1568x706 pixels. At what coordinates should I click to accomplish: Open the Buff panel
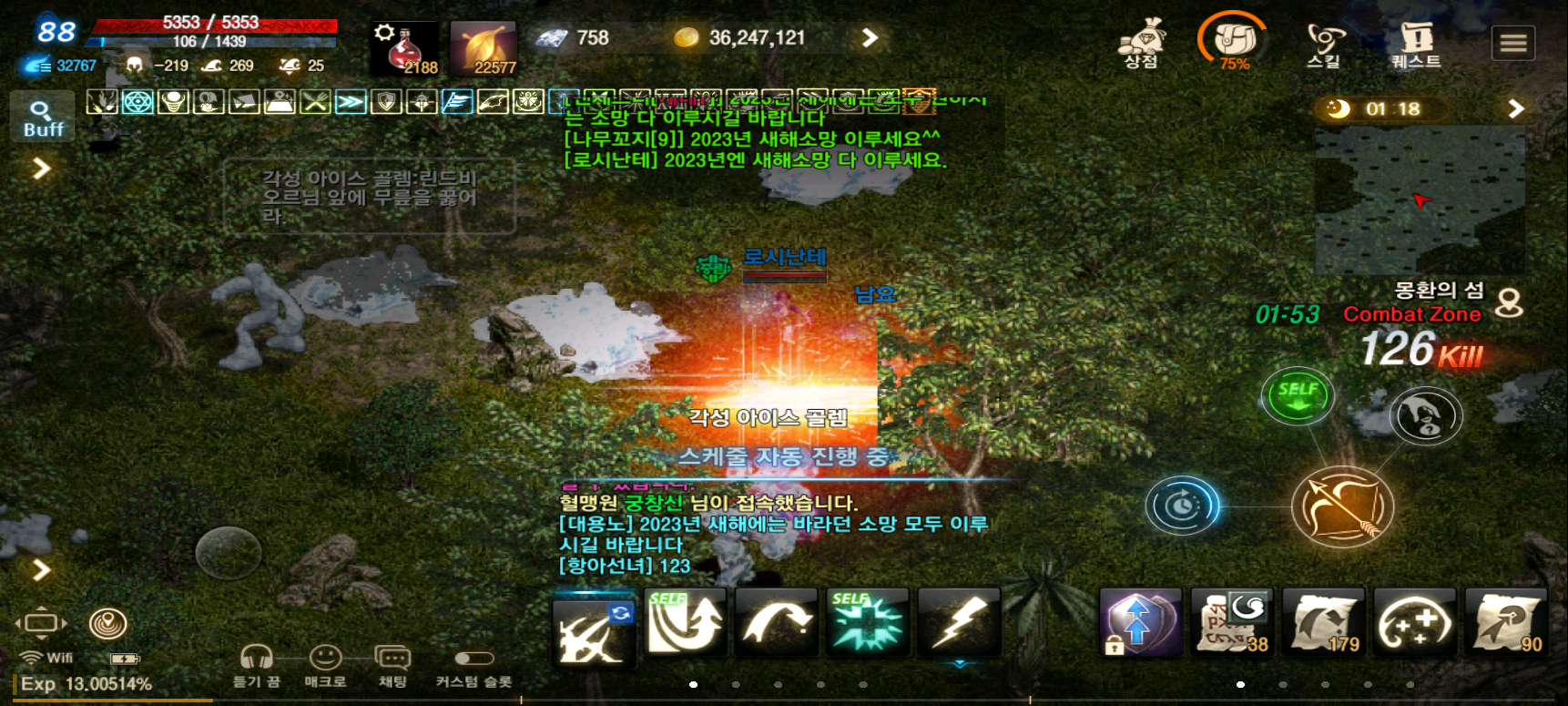pos(42,117)
